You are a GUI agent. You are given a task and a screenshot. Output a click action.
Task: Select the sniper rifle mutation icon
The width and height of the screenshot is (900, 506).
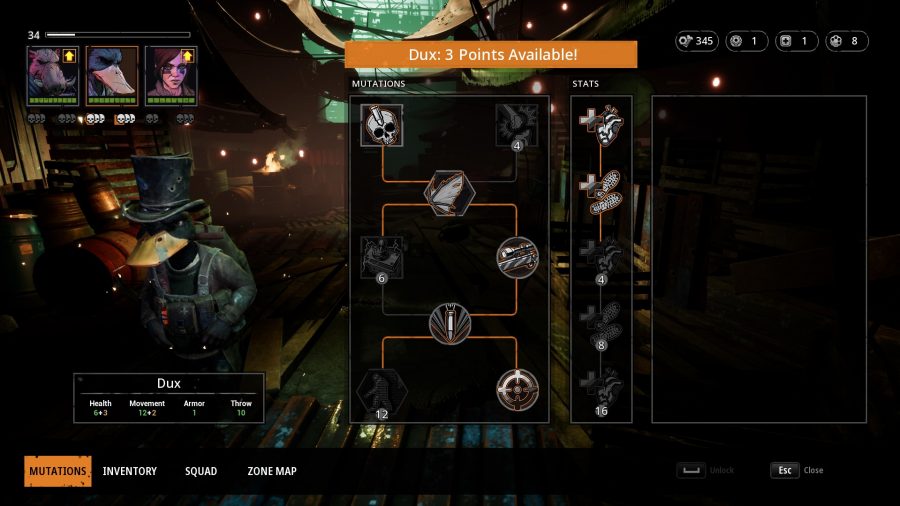coord(516,258)
